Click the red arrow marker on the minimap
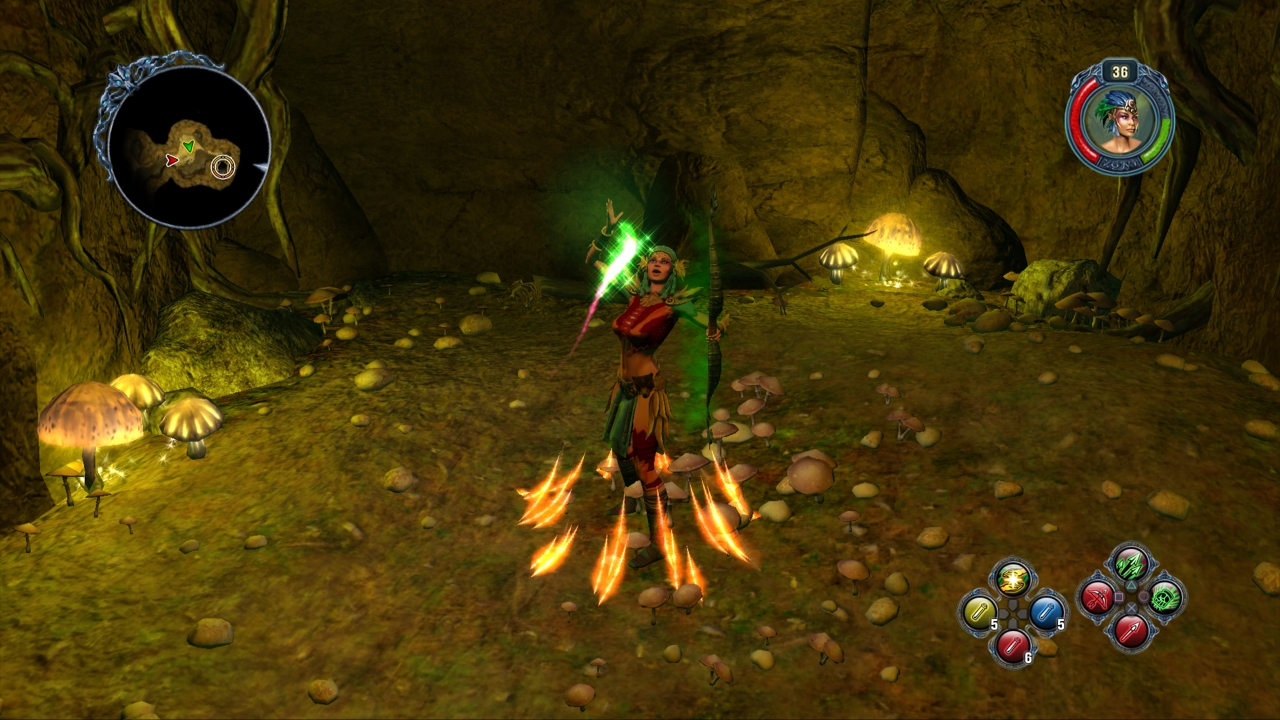This screenshot has width=1280, height=720. pyautogui.click(x=172, y=160)
